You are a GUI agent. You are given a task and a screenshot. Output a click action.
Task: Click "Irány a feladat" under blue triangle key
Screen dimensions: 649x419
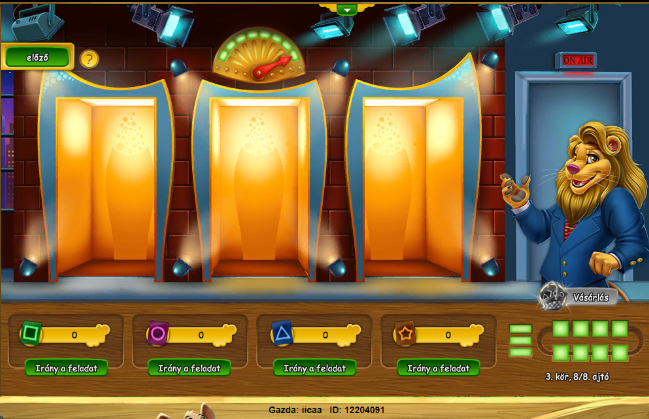(x=314, y=368)
